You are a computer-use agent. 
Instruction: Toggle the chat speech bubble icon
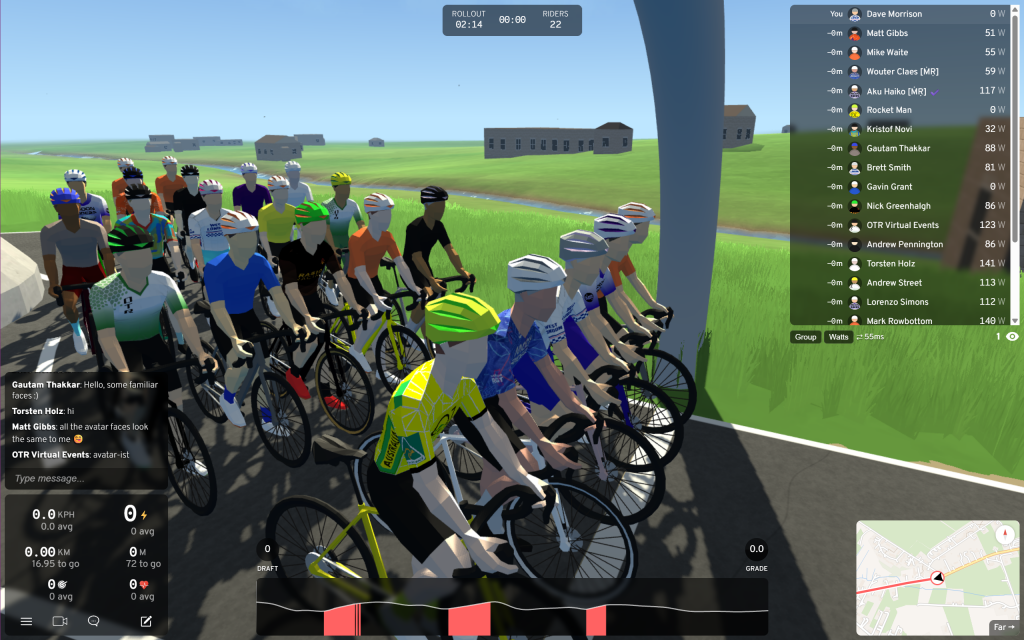(93, 621)
